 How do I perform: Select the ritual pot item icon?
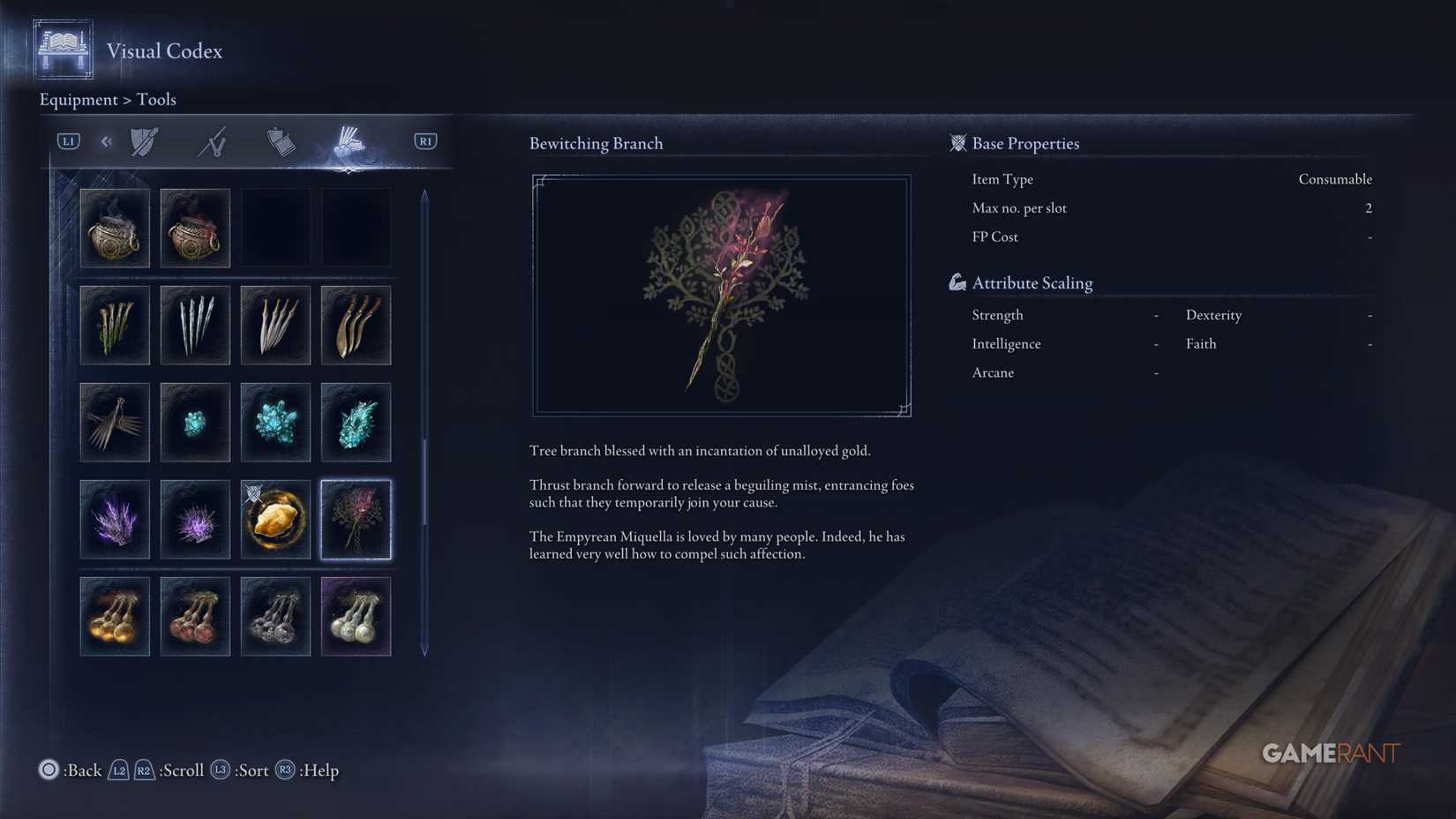tap(195, 228)
